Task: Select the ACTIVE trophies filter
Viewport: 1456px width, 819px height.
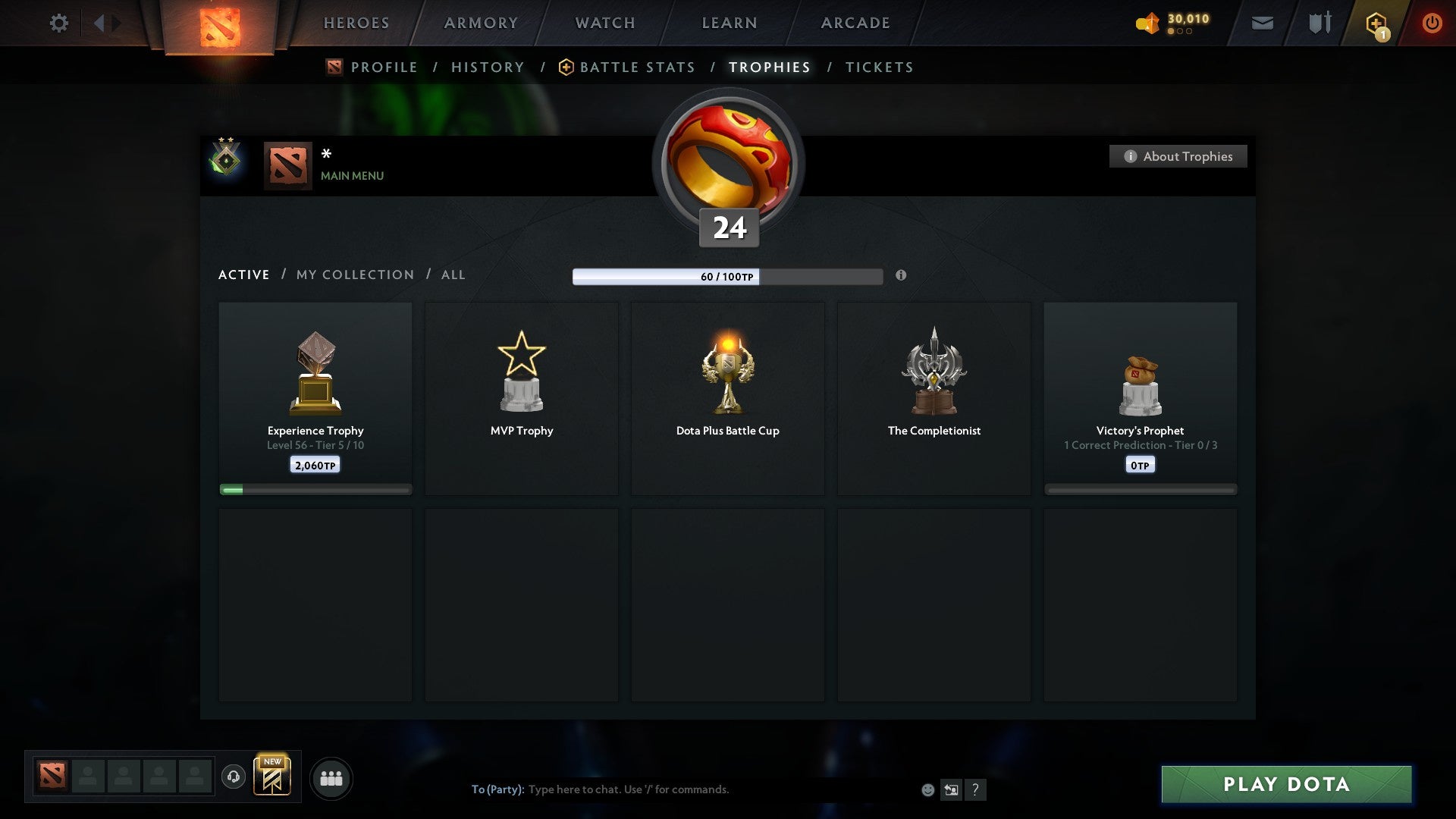Action: [244, 275]
